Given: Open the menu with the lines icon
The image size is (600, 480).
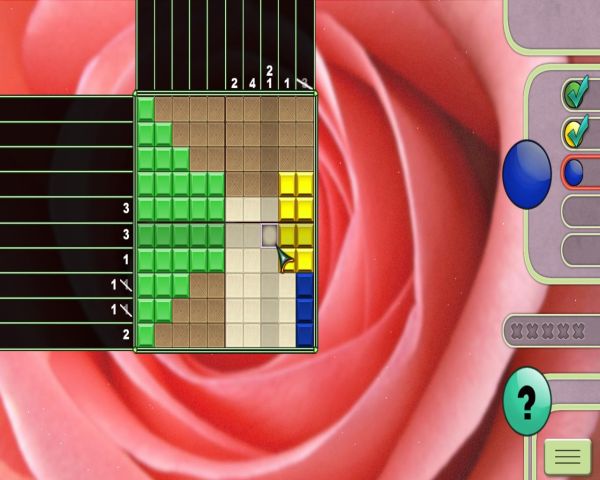Looking at the screenshot, I should coord(567,457).
